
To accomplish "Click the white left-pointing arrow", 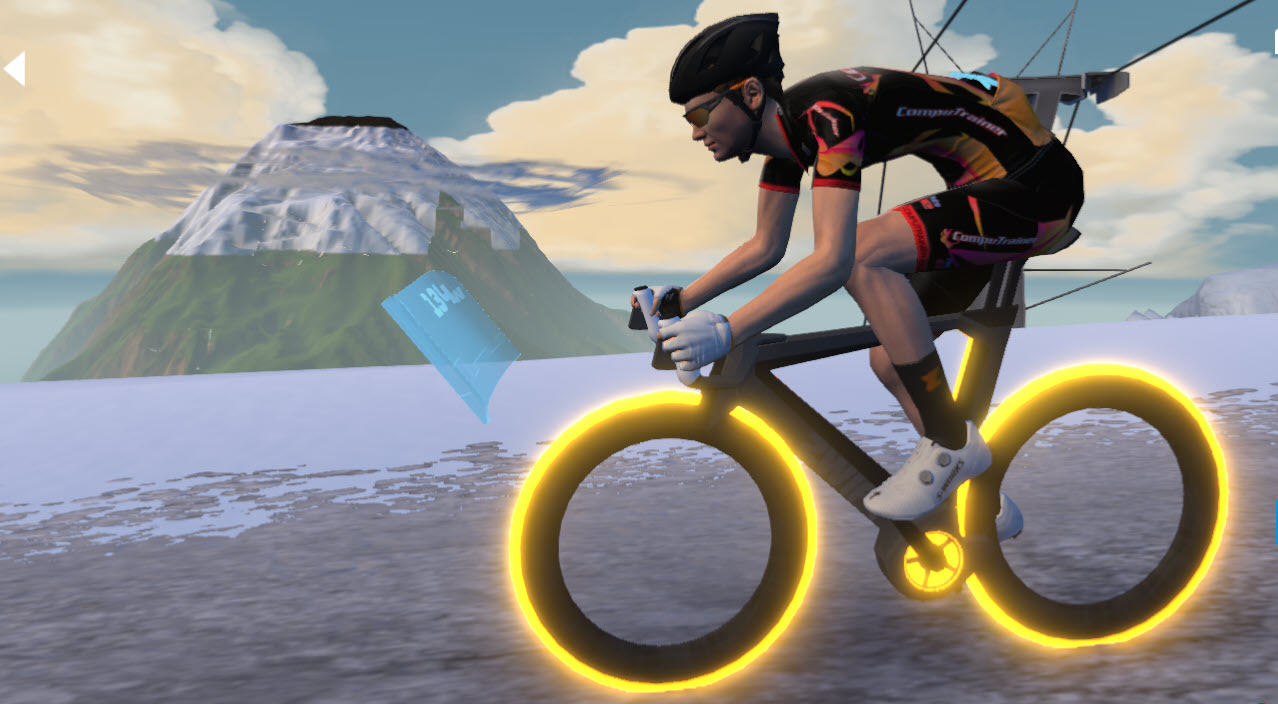I will 15,69.
